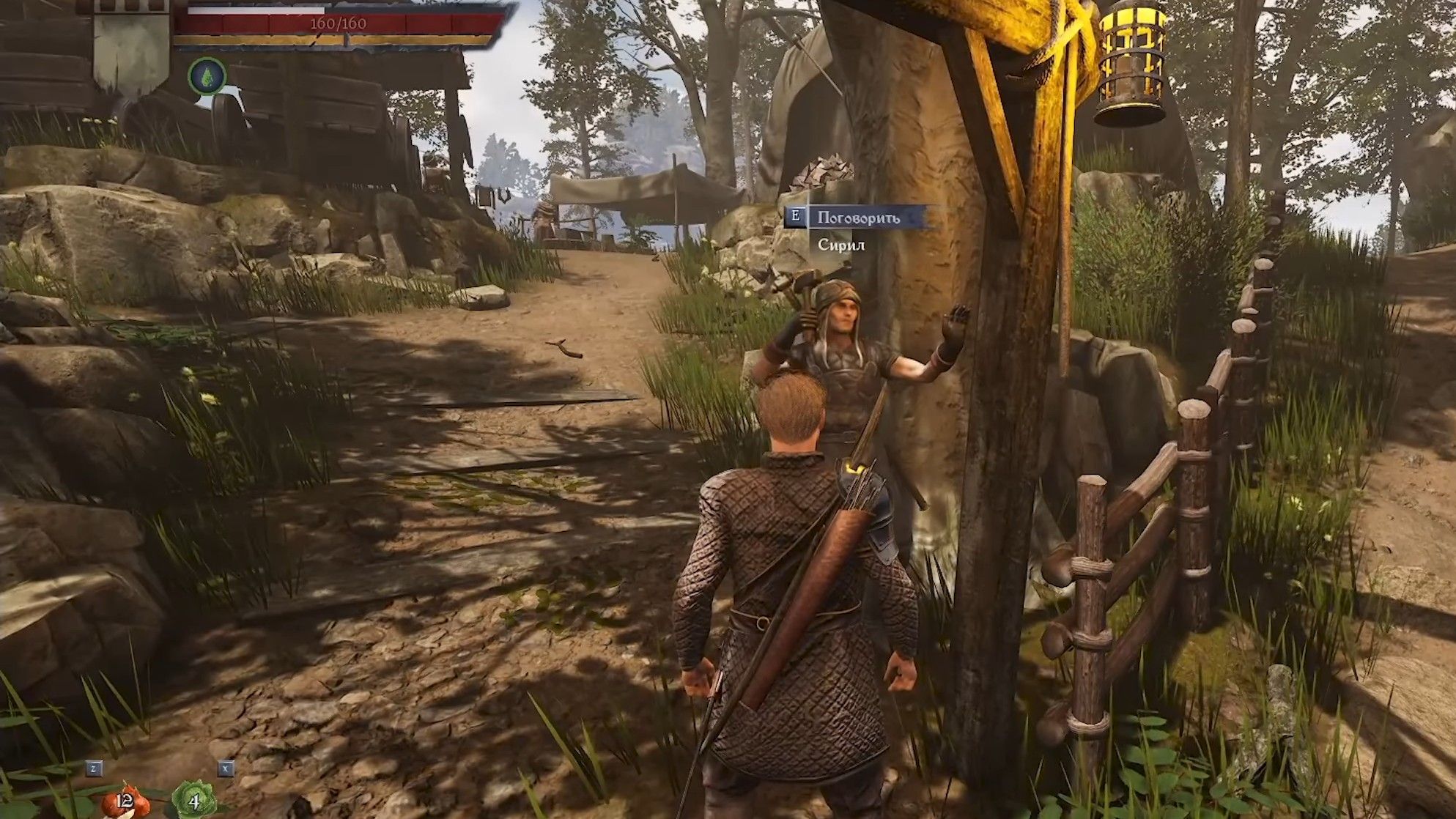
Task: Use the green cabbage quick slot
Action: pos(193,800)
